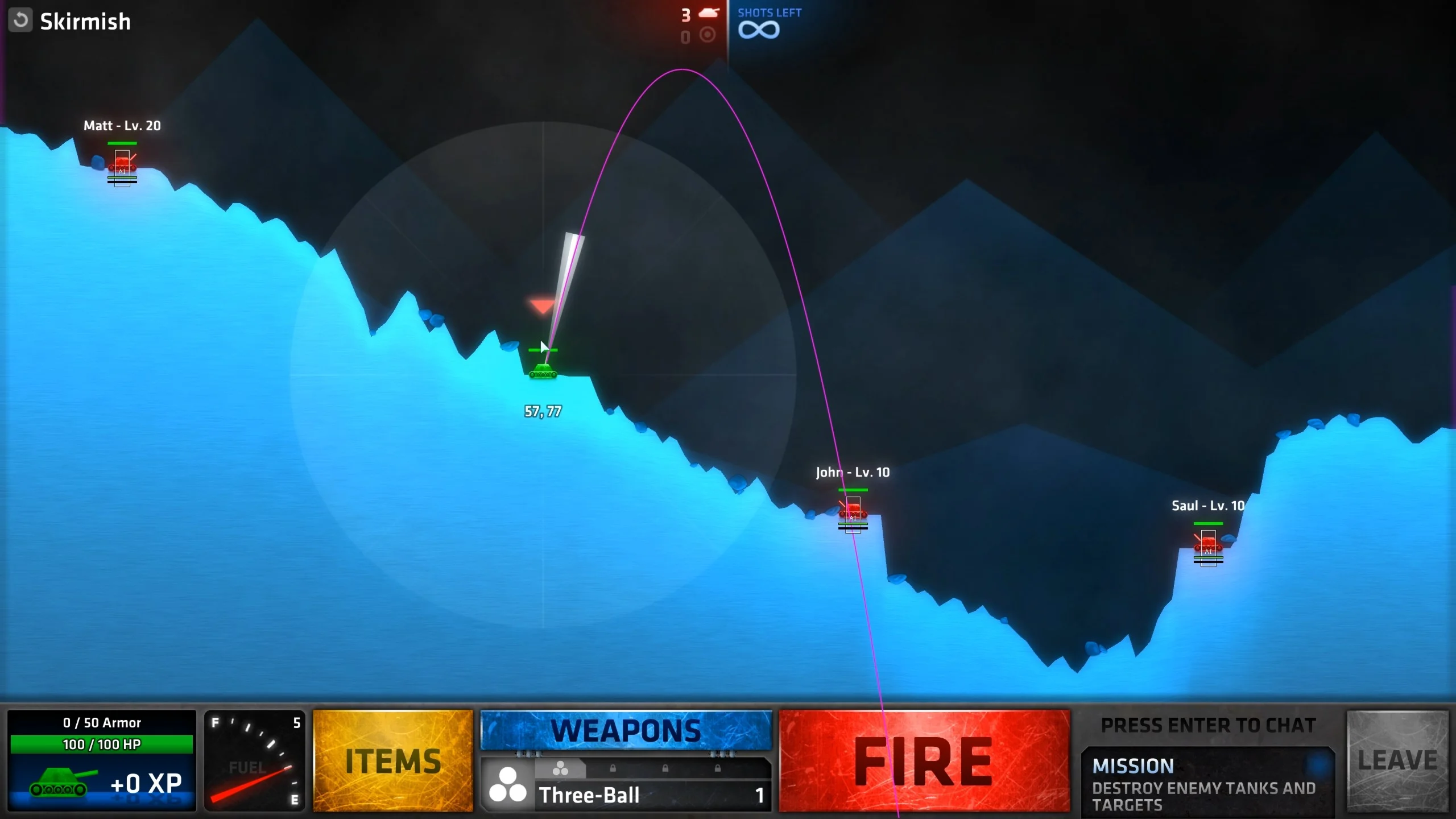Click the red enemy tank counter icon
The image size is (1456, 819).
pos(708,13)
